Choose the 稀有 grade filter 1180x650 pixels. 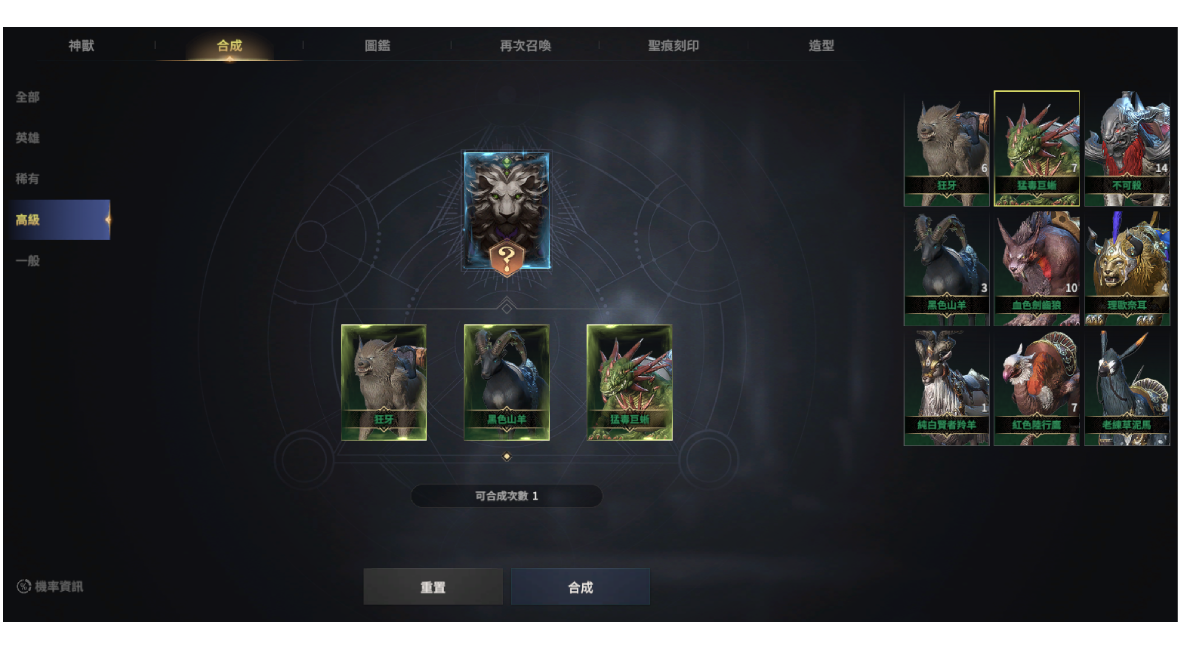[x=28, y=179]
